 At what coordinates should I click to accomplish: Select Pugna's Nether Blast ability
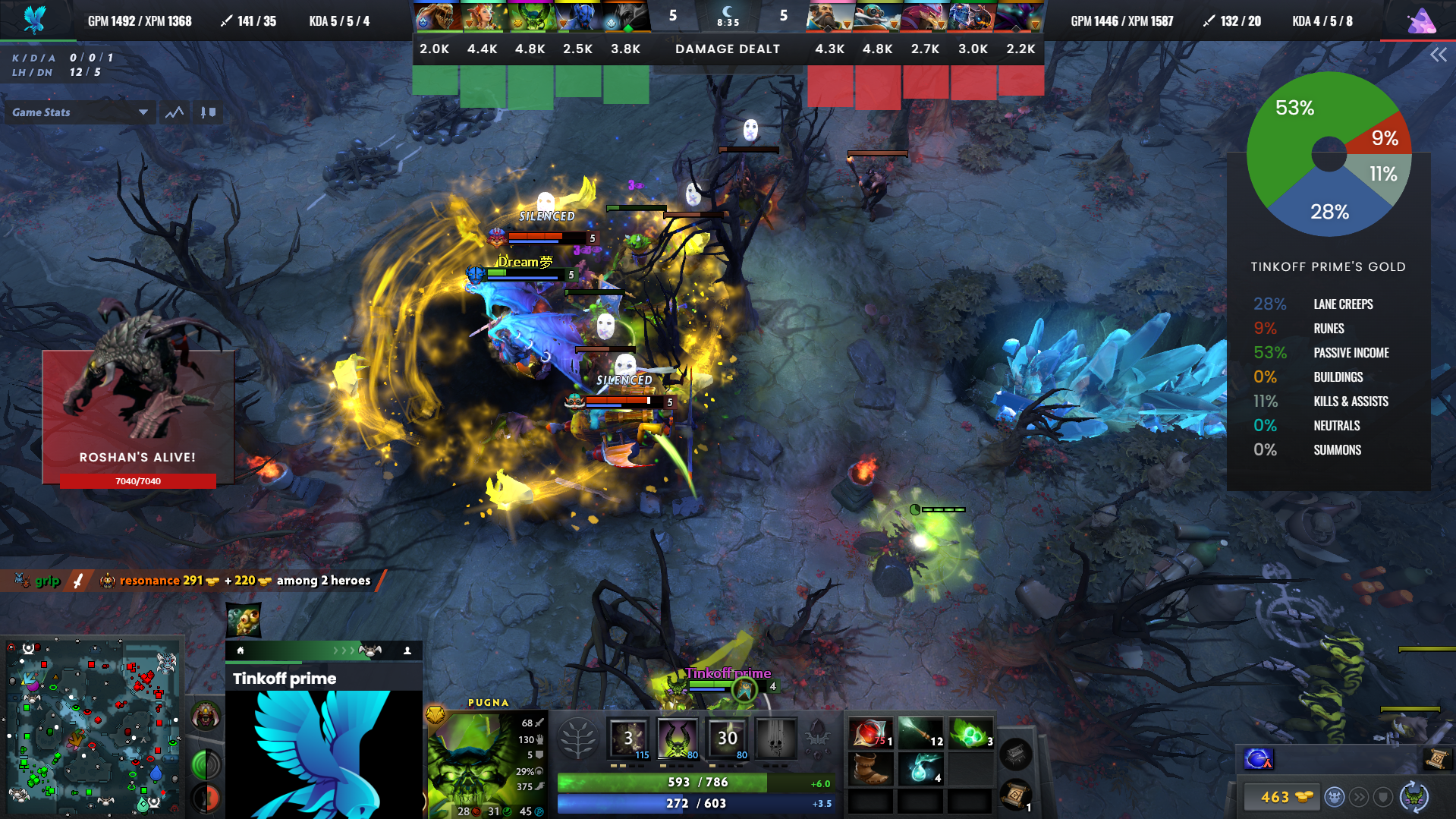pyautogui.click(x=628, y=738)
